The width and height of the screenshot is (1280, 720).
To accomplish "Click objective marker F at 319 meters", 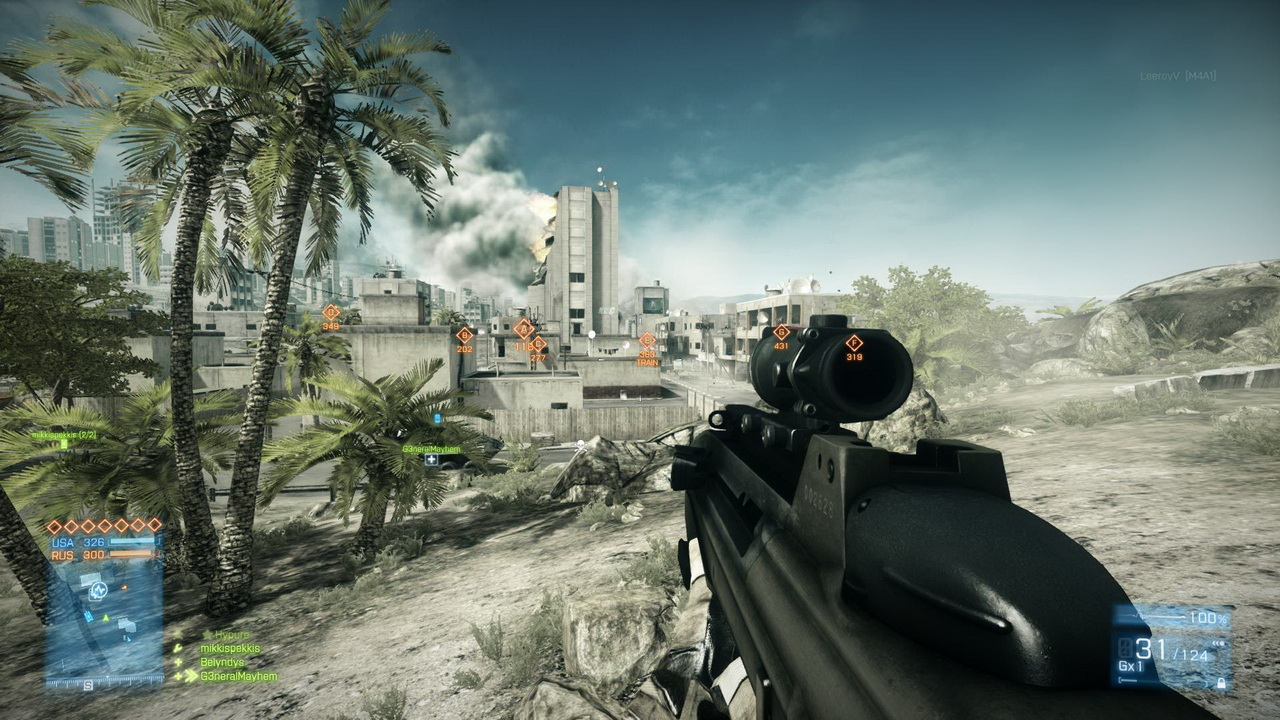I will [x=854, y=342].
